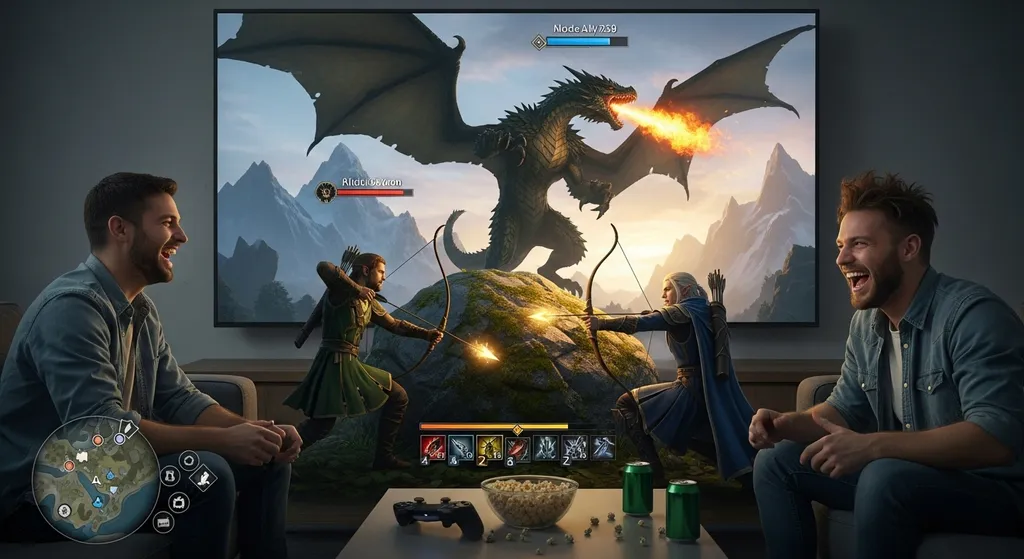Trigger the red slash ability on dark background

(517, 447)
